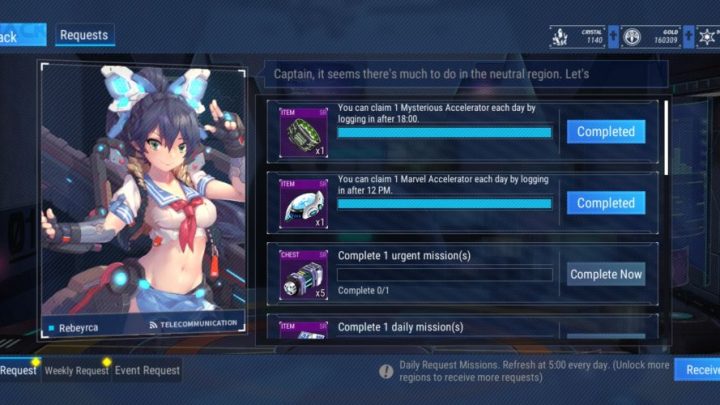Hit the Receive button
The image size is (720, 405).
click(698, 370)
